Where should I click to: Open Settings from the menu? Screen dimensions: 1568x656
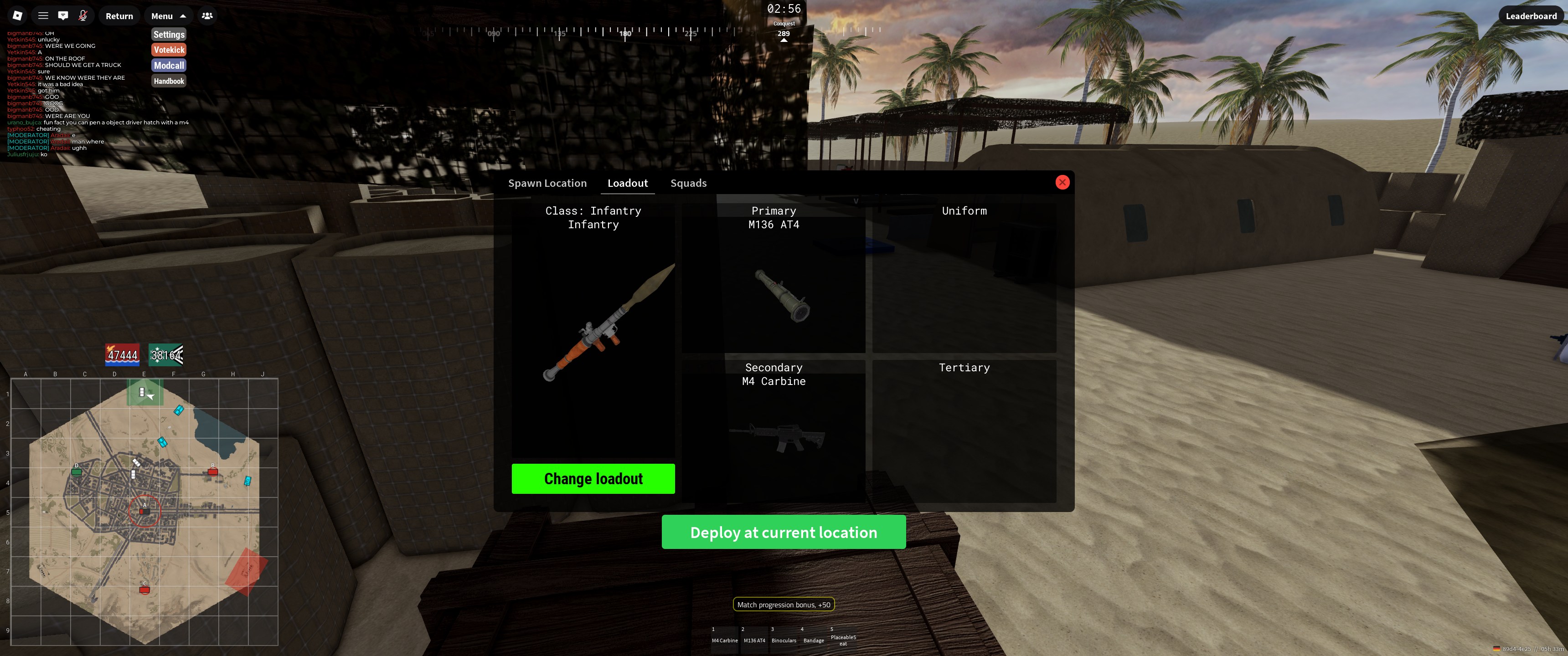pos(169,35)
